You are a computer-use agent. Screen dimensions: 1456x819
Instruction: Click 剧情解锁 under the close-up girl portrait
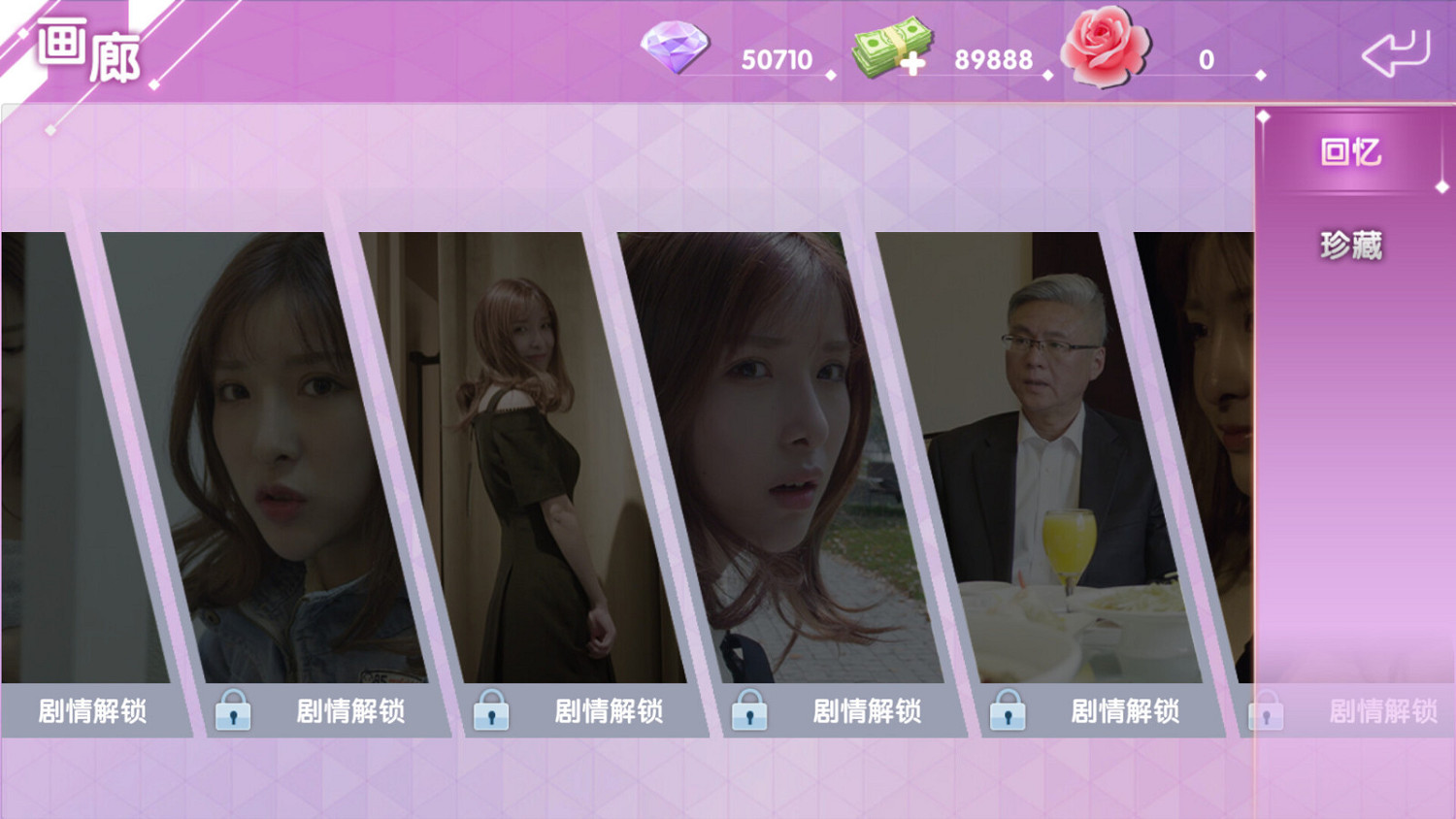pyautogui.click(x=351, y=711)
